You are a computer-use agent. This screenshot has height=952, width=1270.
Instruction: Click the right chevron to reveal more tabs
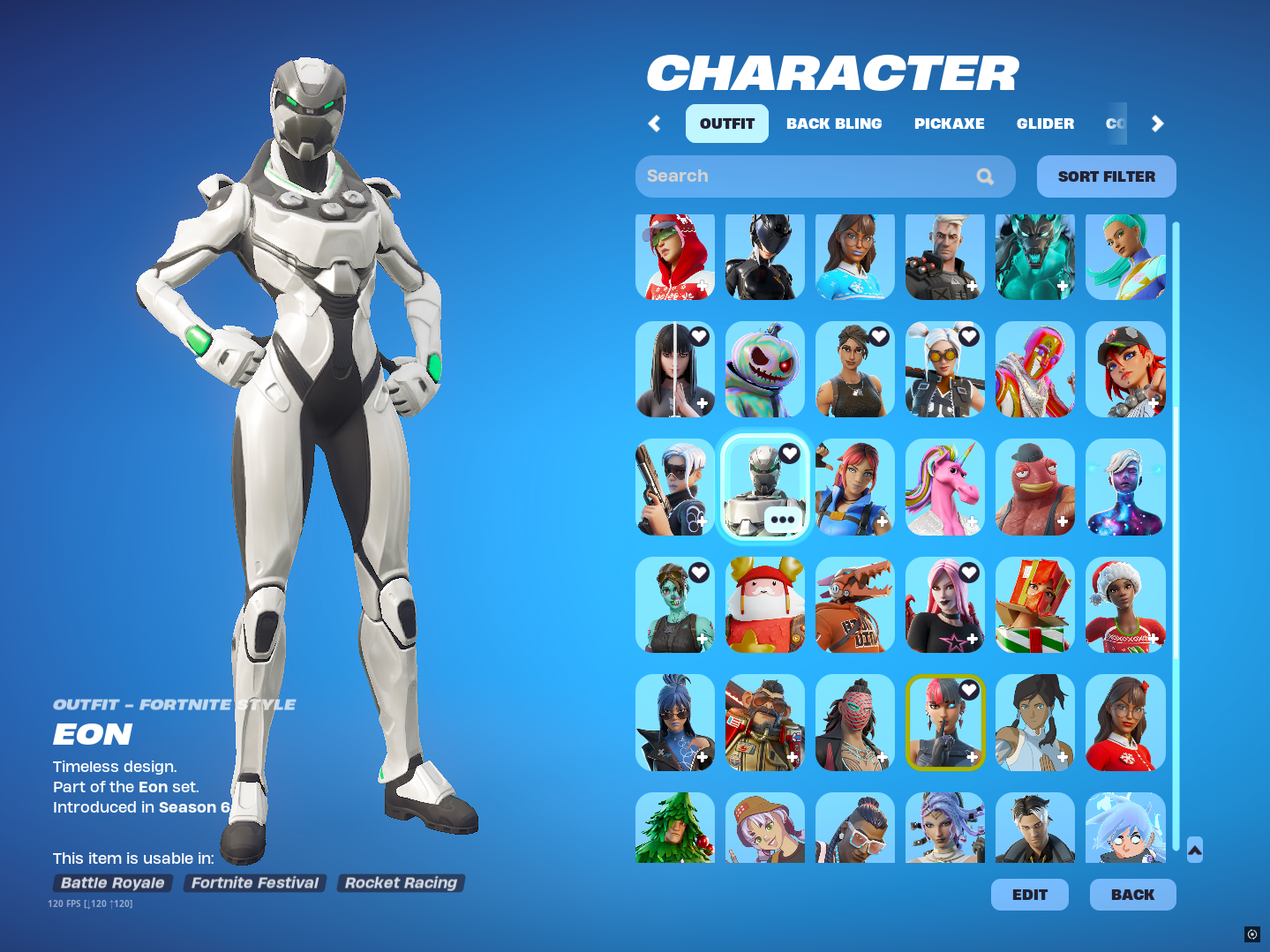tap(1157, 124)
